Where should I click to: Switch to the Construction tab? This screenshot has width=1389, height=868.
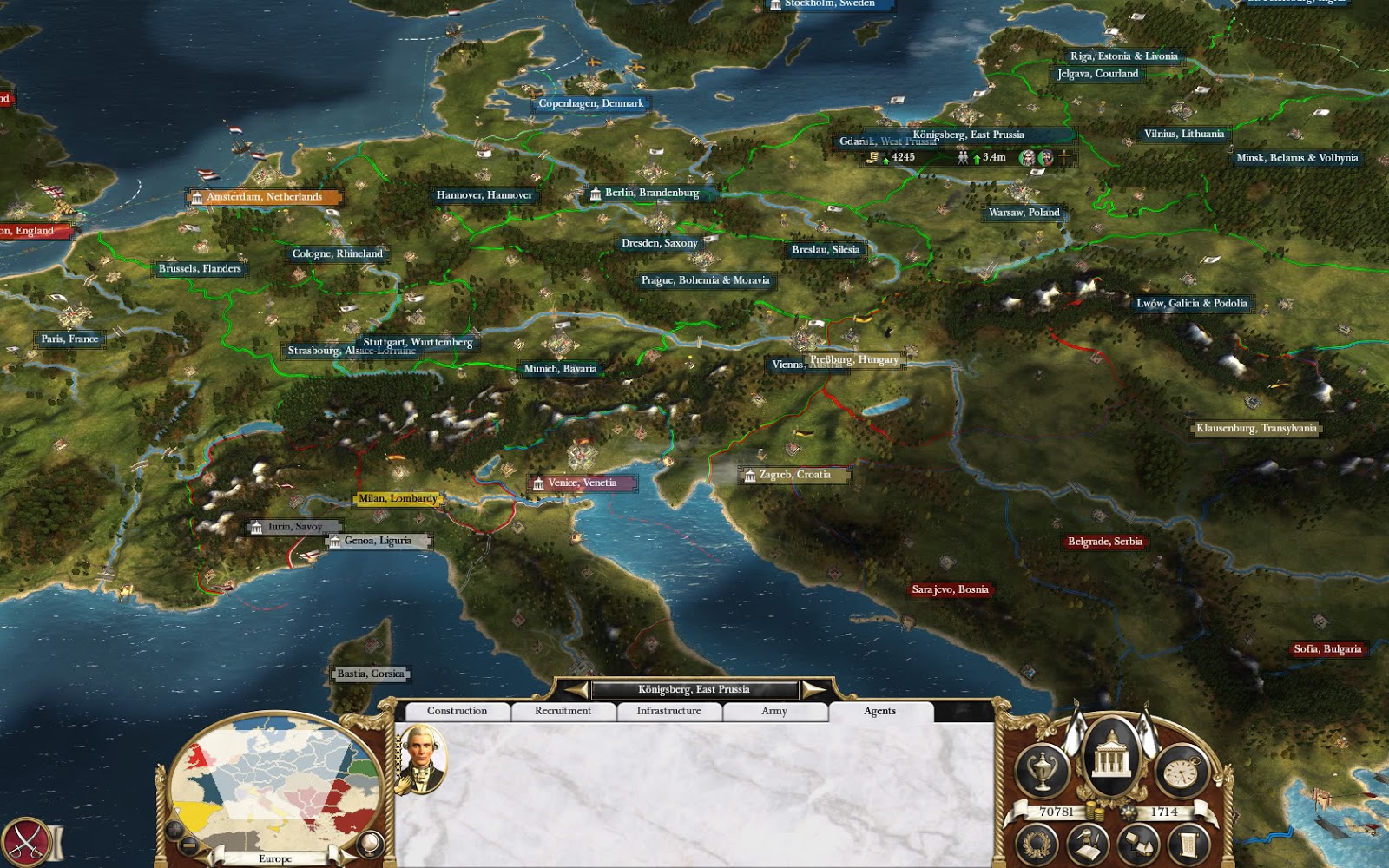457,711
